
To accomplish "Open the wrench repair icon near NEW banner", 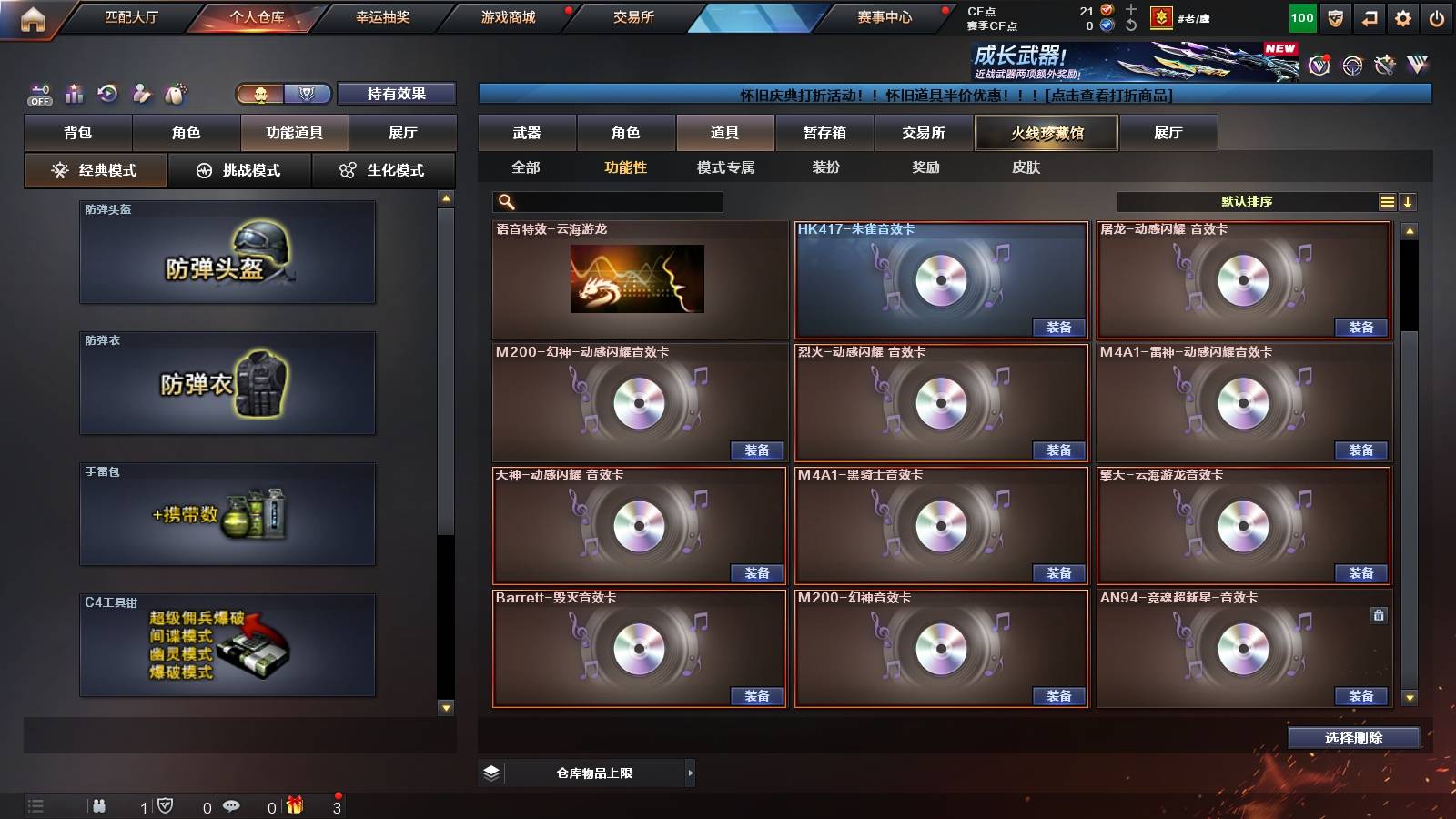I will tap(1385, 65).
